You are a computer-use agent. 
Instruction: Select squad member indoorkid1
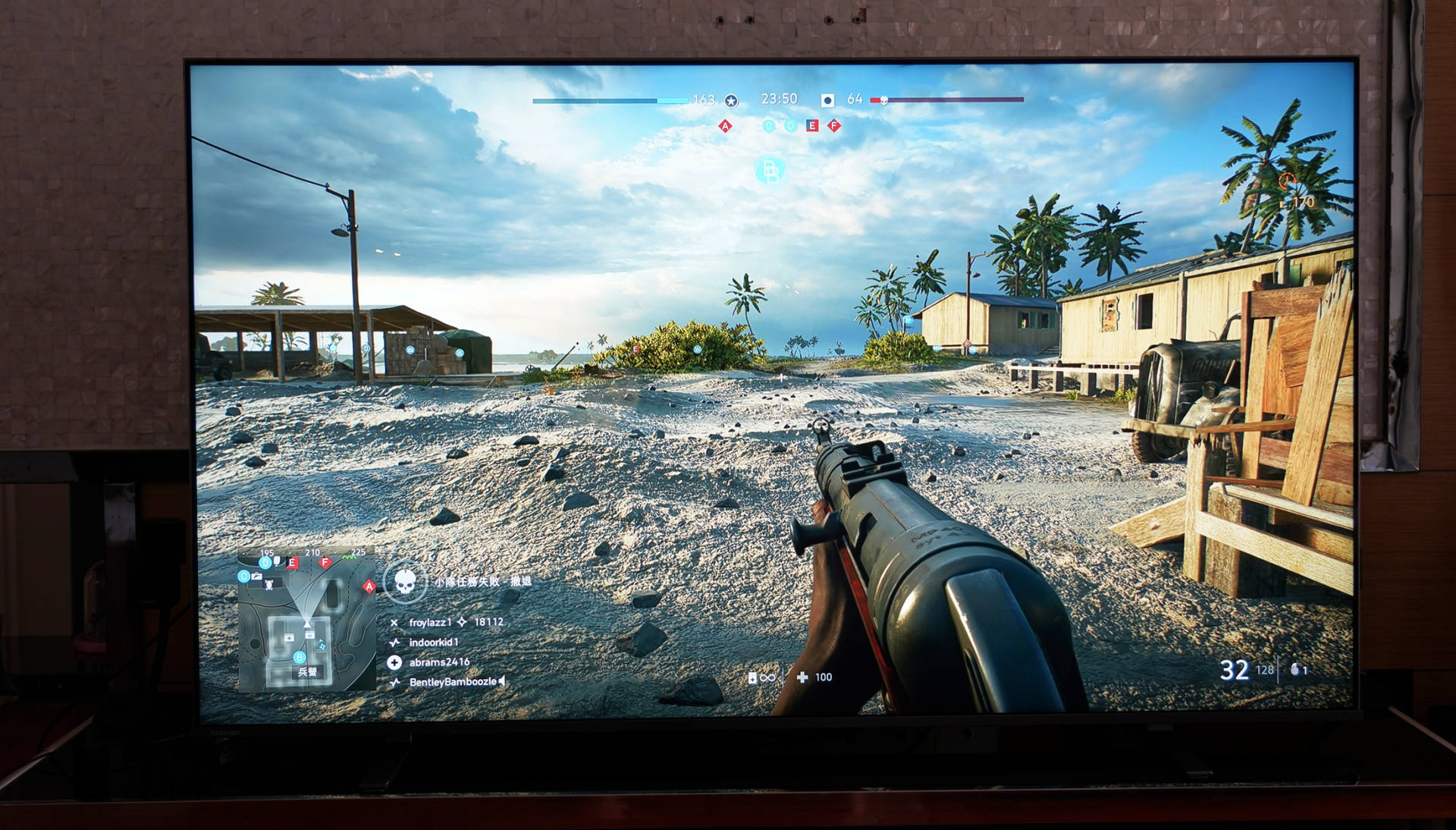pyautogui.click(x=433, y=643)
